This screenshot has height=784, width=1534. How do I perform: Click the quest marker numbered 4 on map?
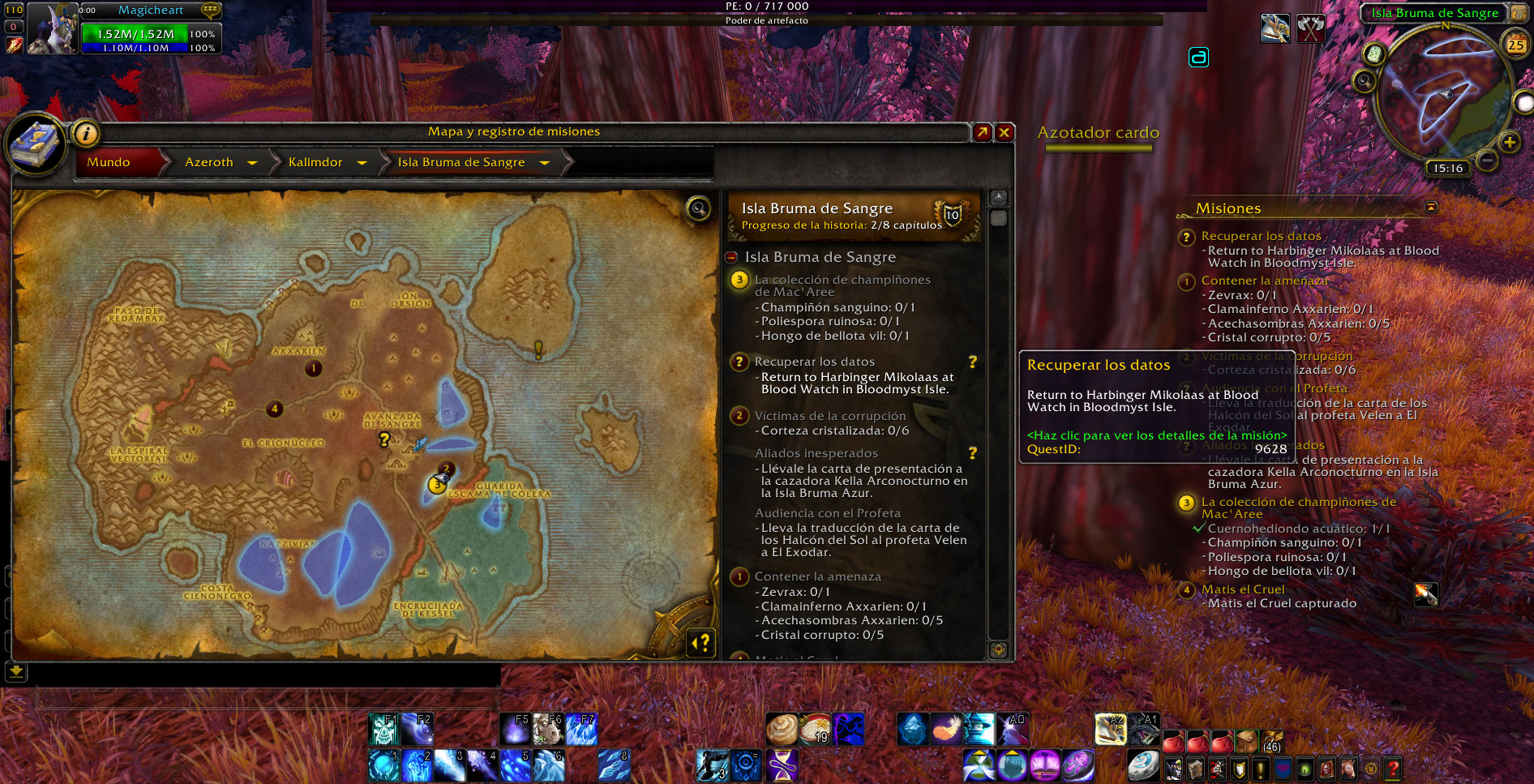[x=275, y=409]
